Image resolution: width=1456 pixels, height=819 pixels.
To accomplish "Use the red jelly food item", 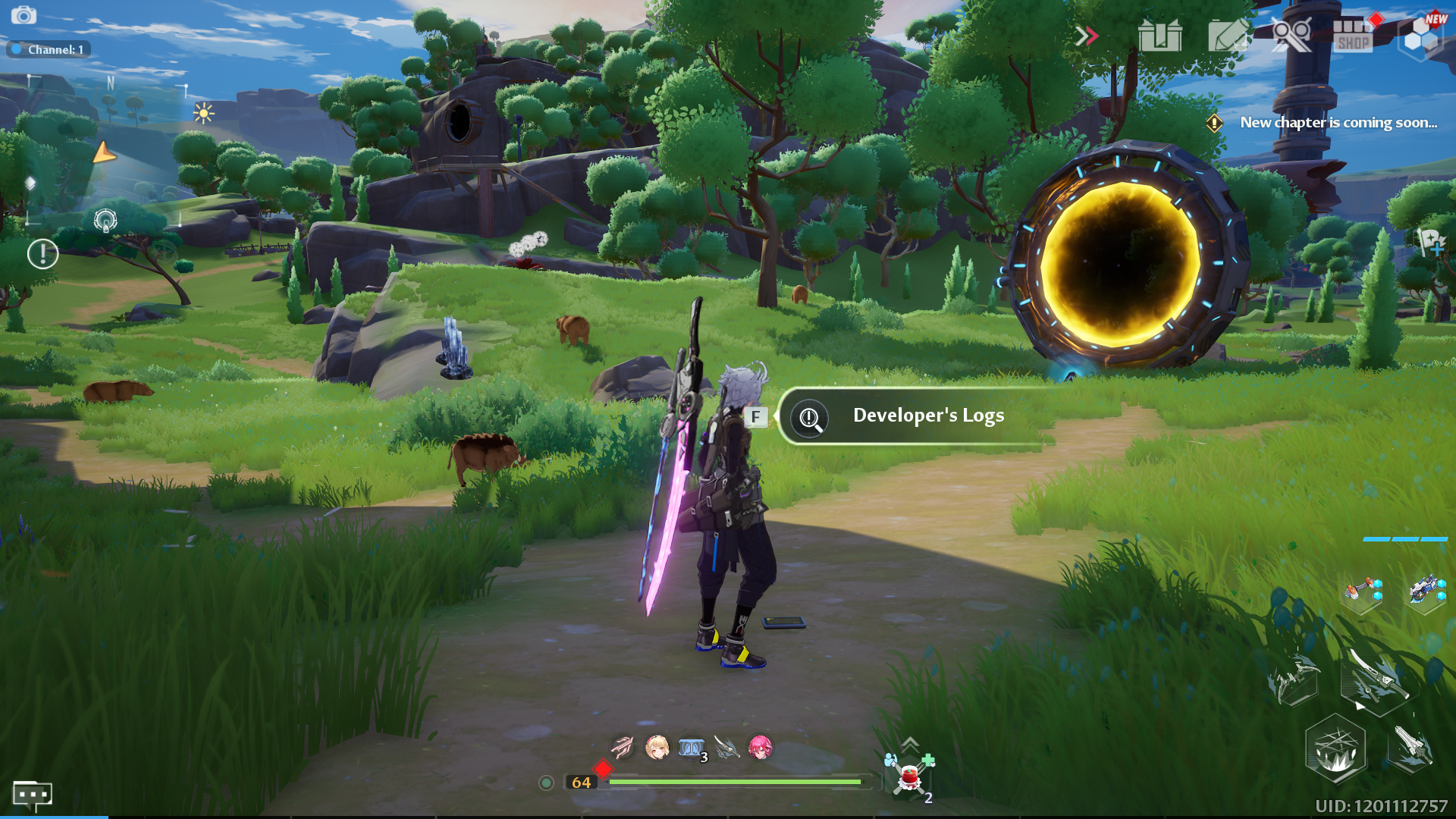I will [909, 778].
